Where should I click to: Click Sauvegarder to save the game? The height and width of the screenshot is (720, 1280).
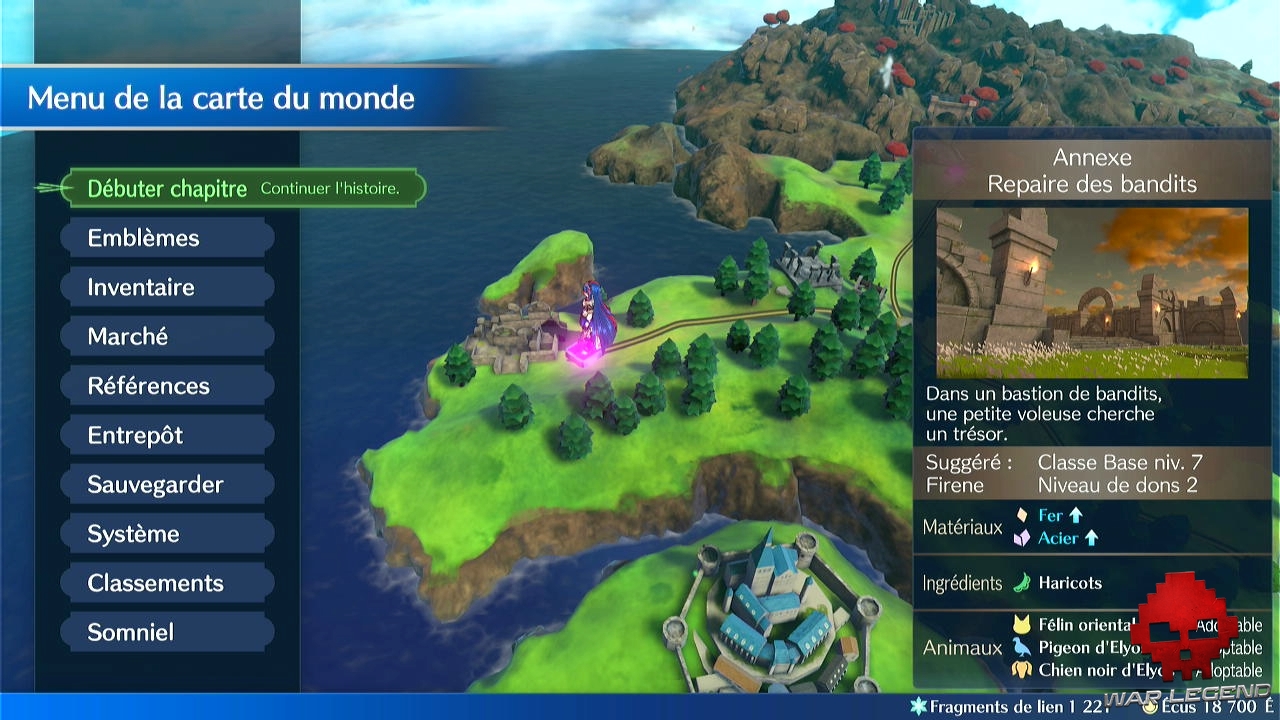pos(168,484)
